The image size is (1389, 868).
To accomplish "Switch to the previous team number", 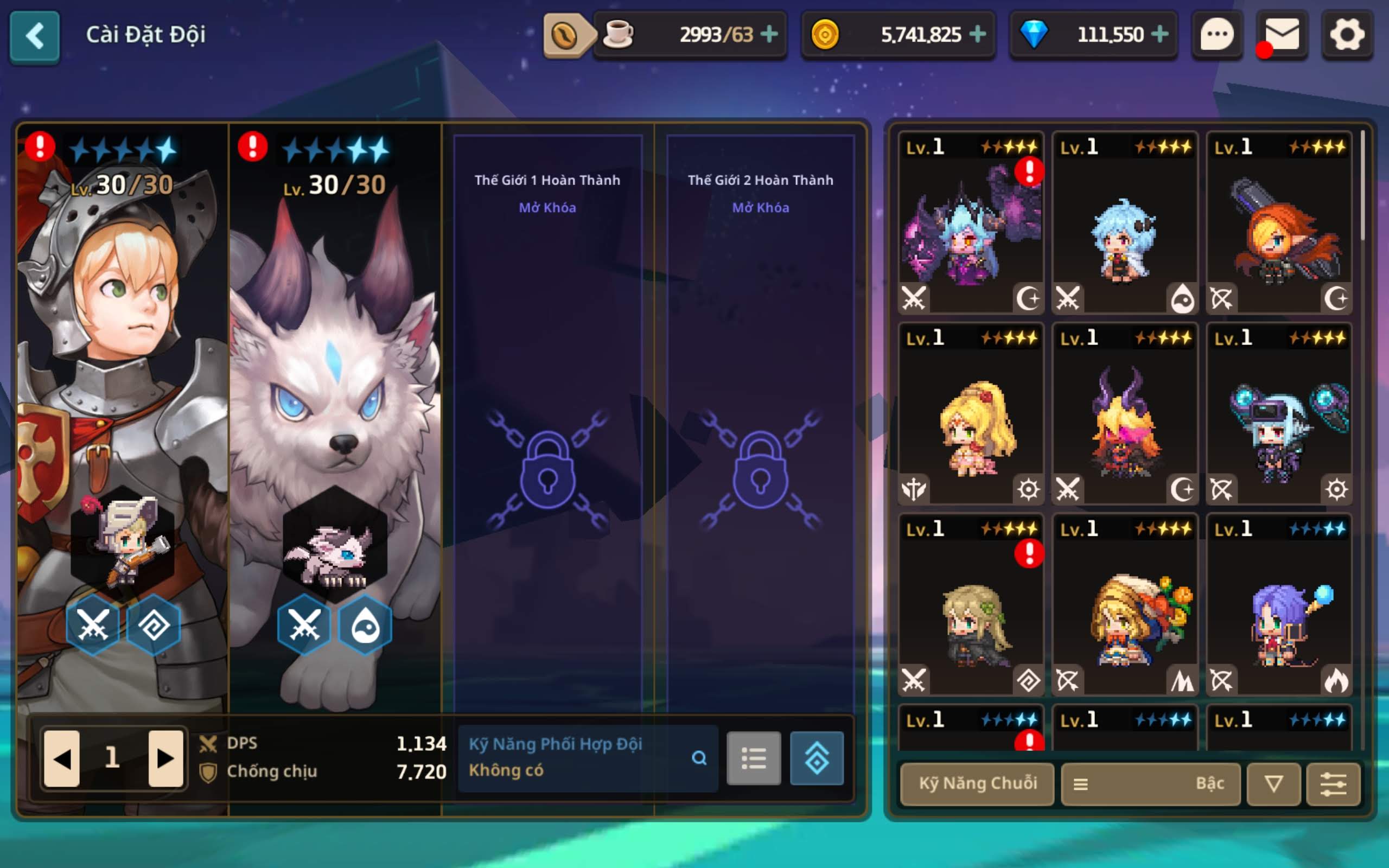I will [62, 758].
